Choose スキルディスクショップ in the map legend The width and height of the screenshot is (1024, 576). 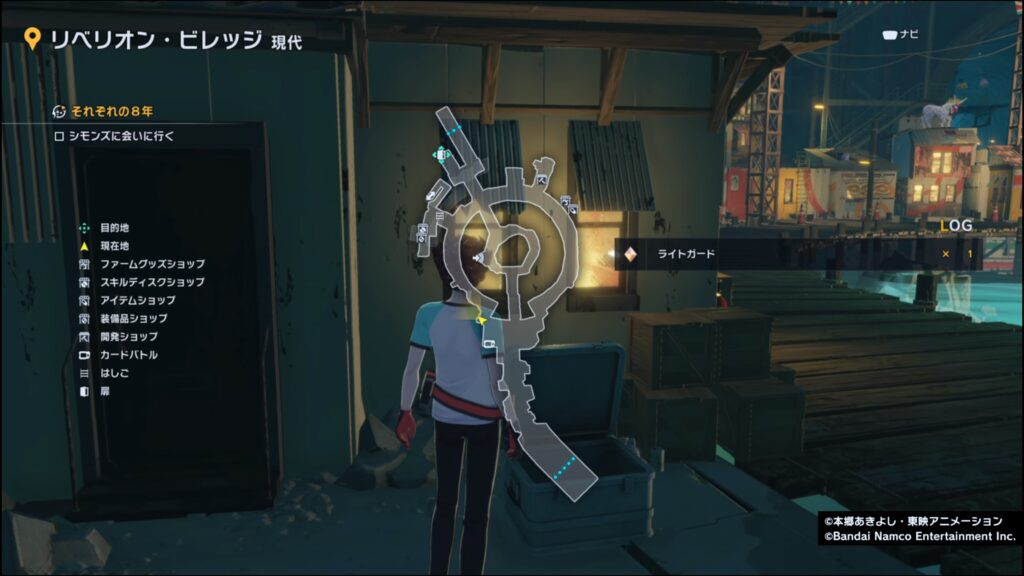click(x=152, y=282)
